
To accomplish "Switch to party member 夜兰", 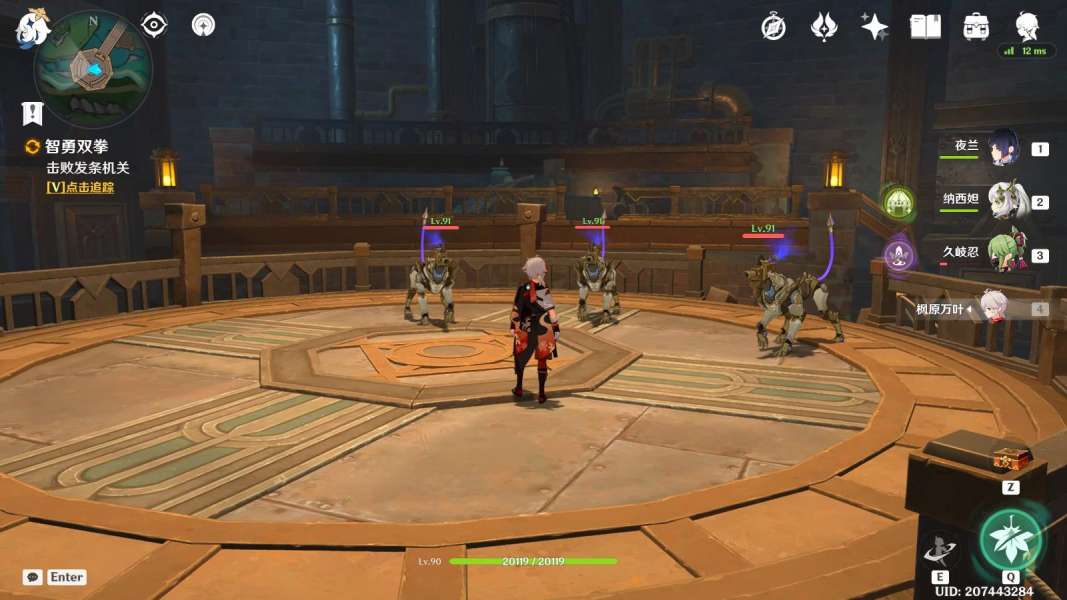I will pos(1003,148).
